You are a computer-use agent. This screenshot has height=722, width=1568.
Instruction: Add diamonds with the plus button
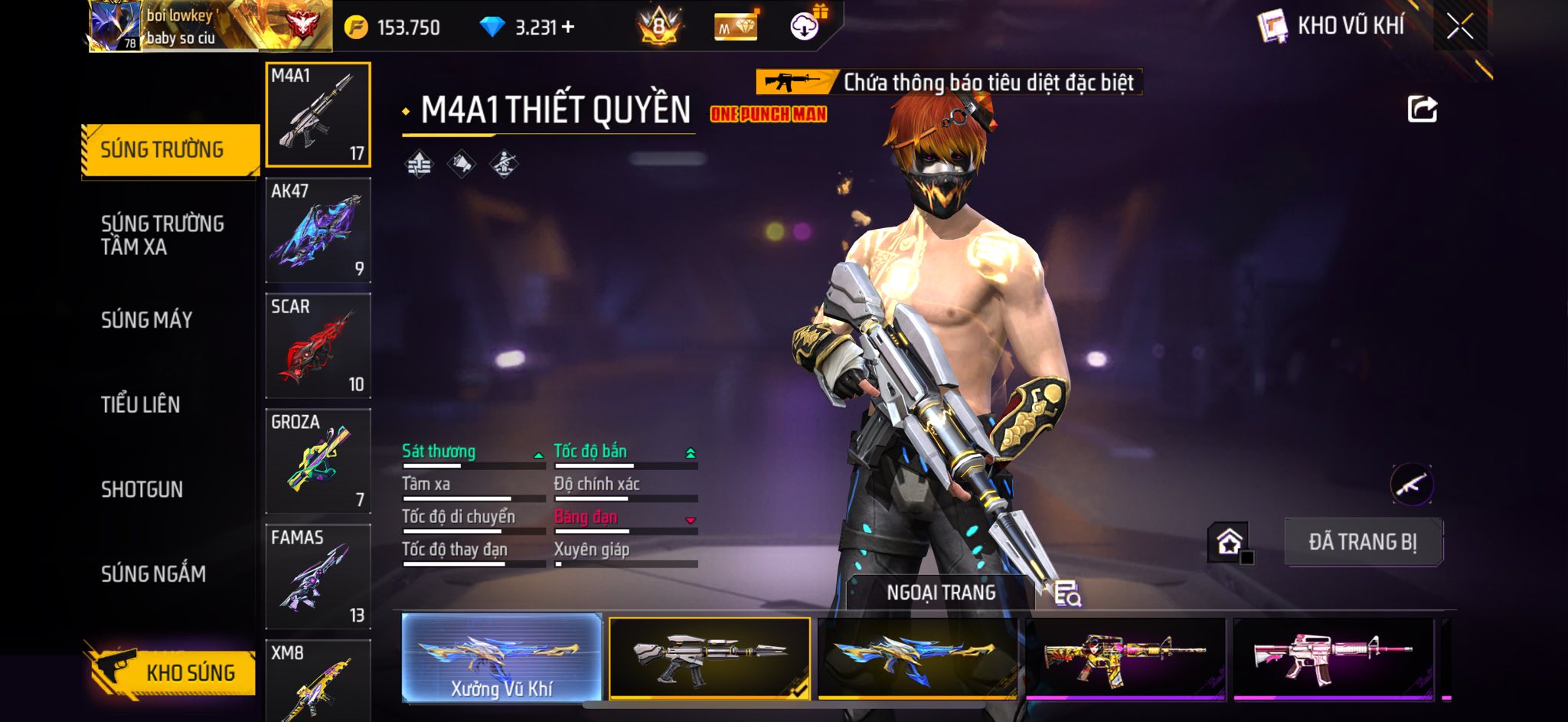568,28
